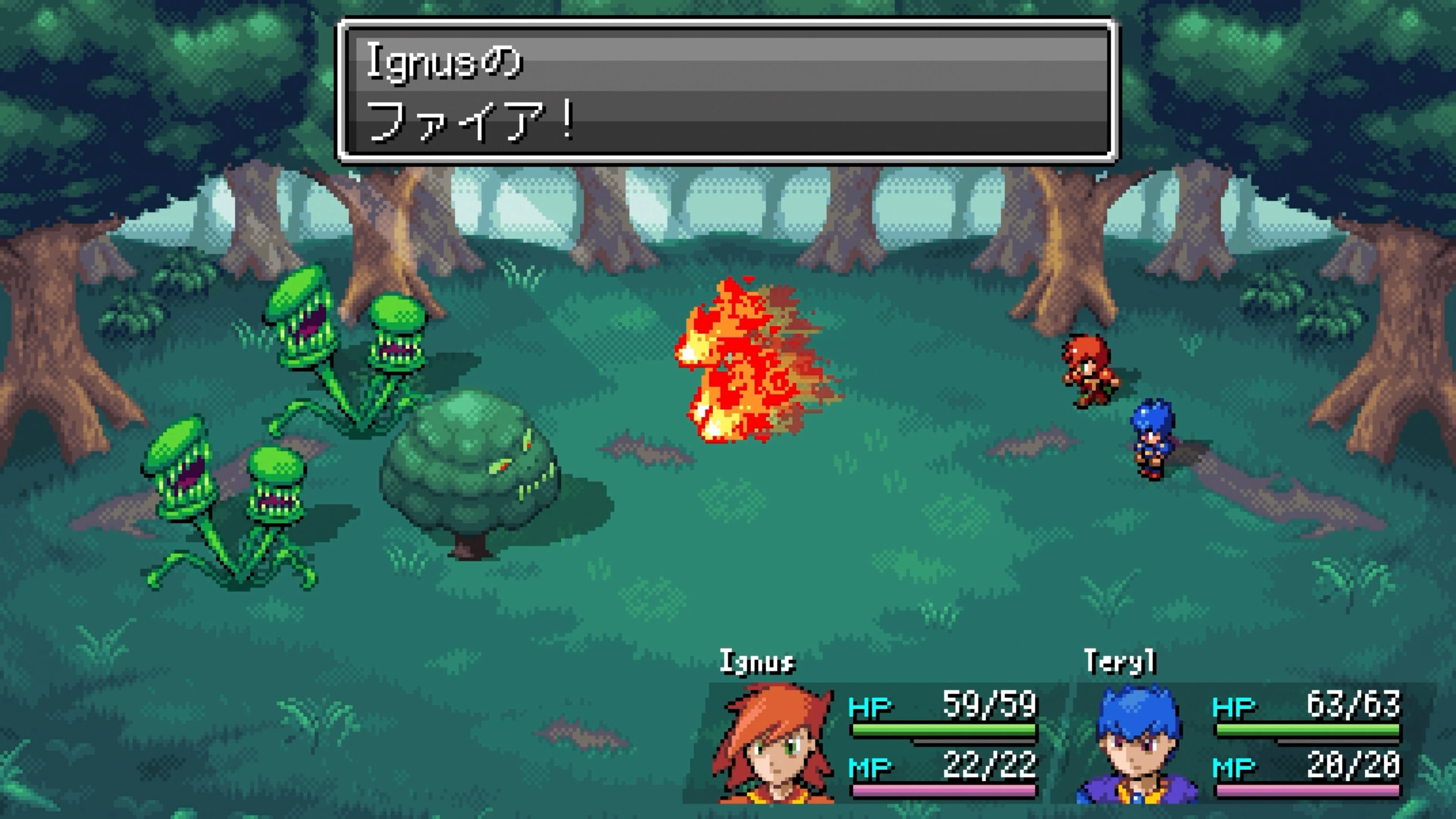Advance the ファイア! dialog box

(729, 91)
